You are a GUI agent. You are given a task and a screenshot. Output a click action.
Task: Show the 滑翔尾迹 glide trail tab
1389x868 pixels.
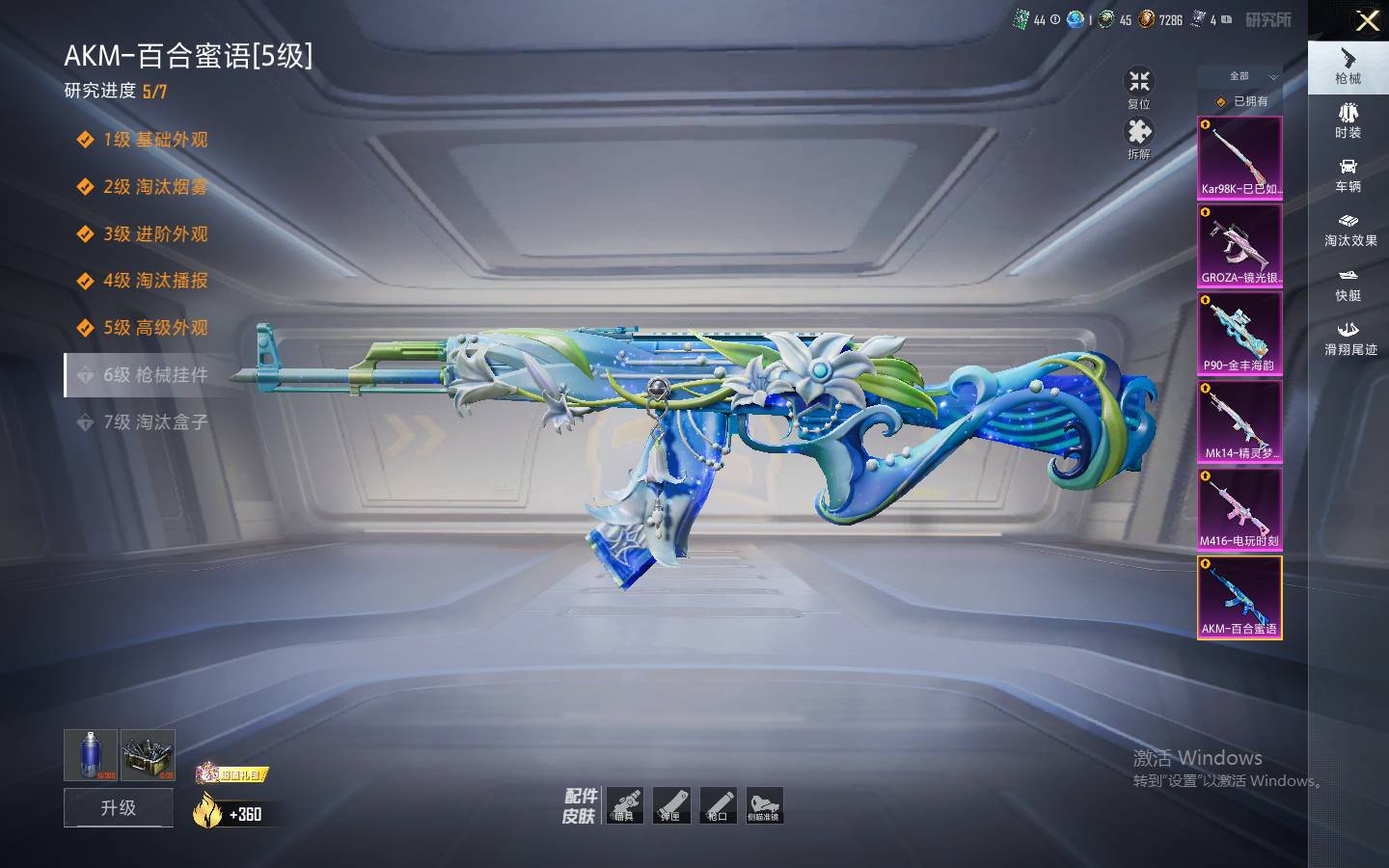coord(1349,339)
